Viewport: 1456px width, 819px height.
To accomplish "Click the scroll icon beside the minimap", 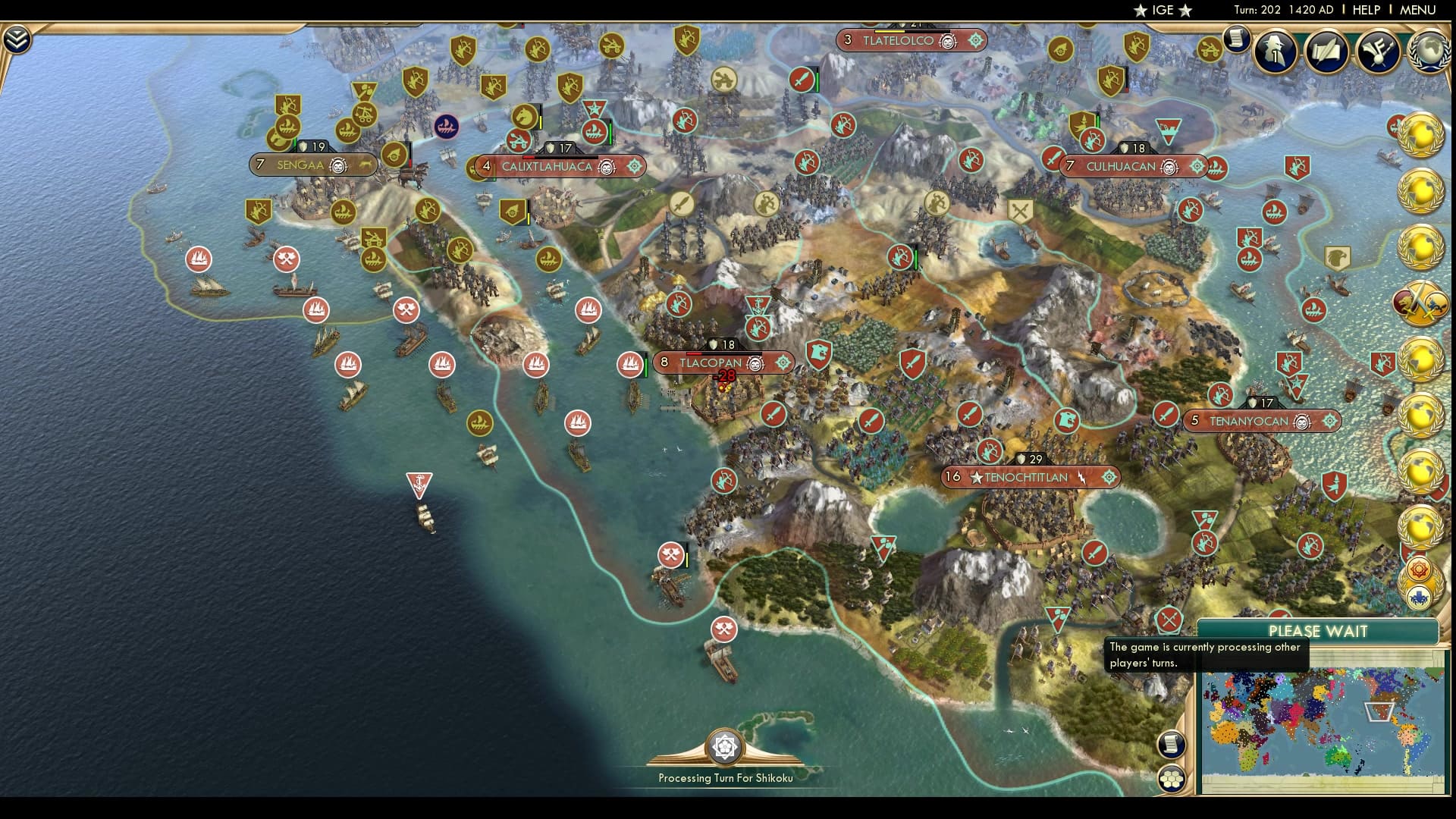I will click(1172, 744).
